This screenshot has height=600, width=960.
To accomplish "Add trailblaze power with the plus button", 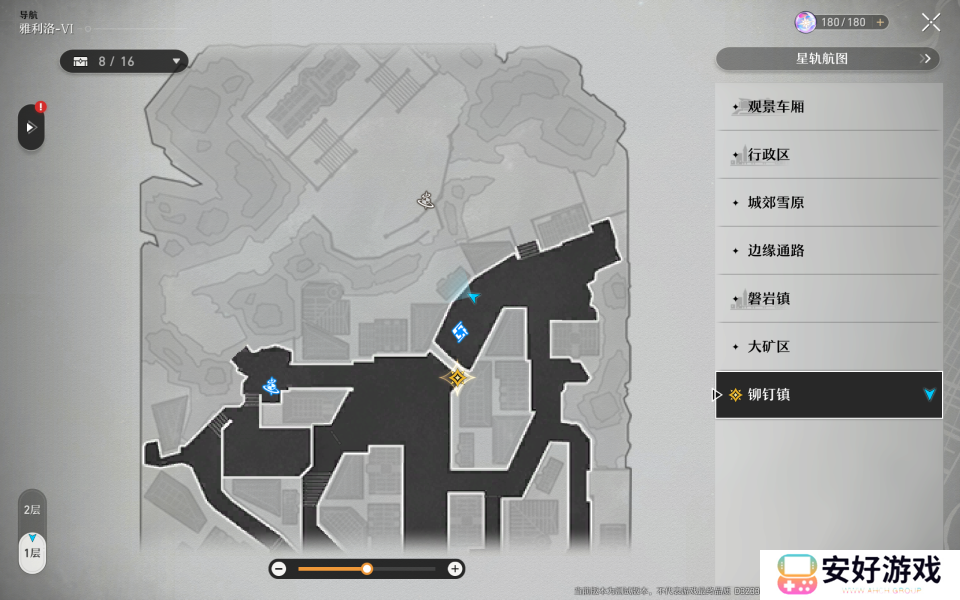I will pyautogui.click(x=880, y=22).
